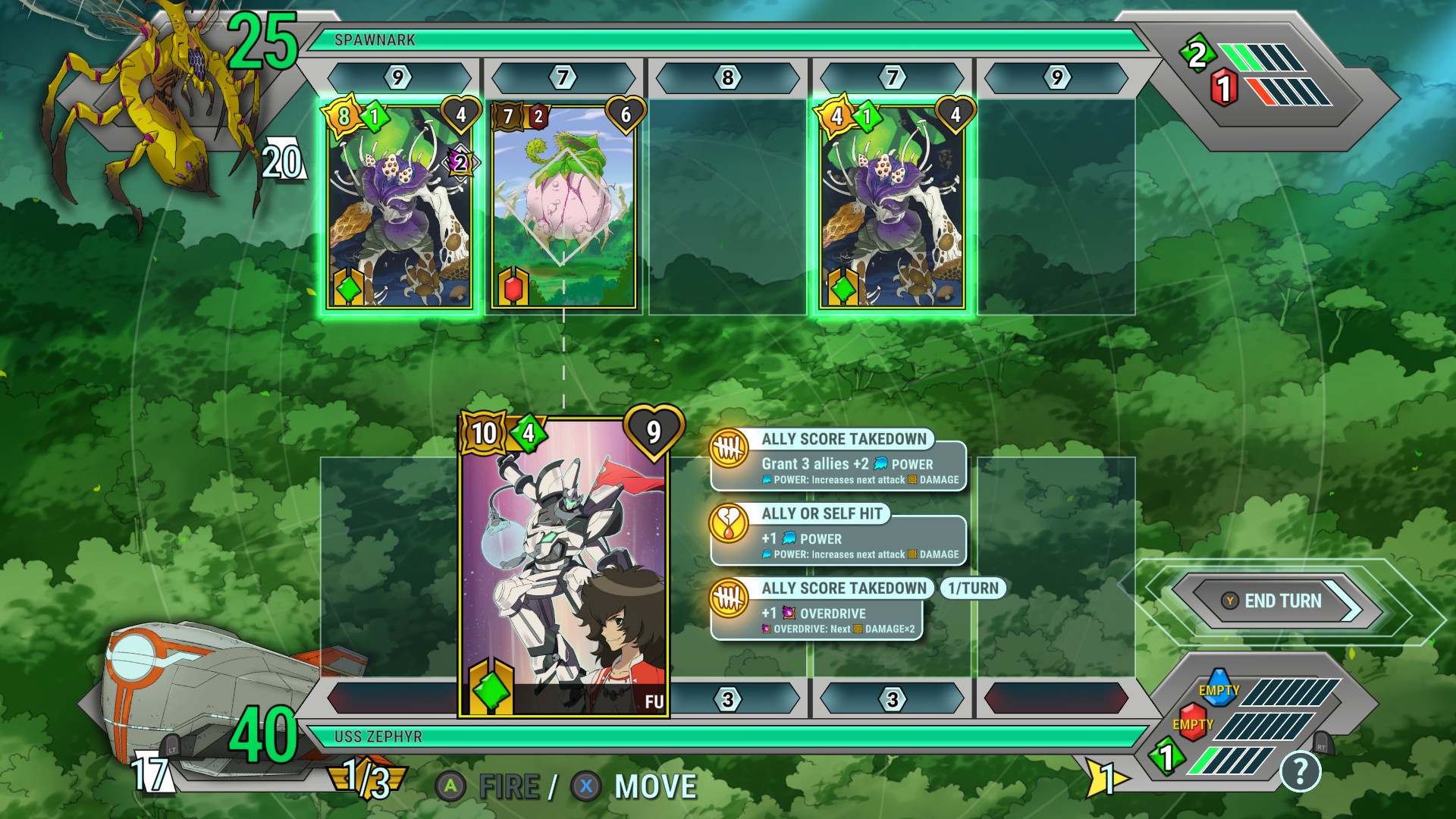1456x819 pixels.
Task: Expand the 1/TURN limit tag
Action: tap(972, 588)
